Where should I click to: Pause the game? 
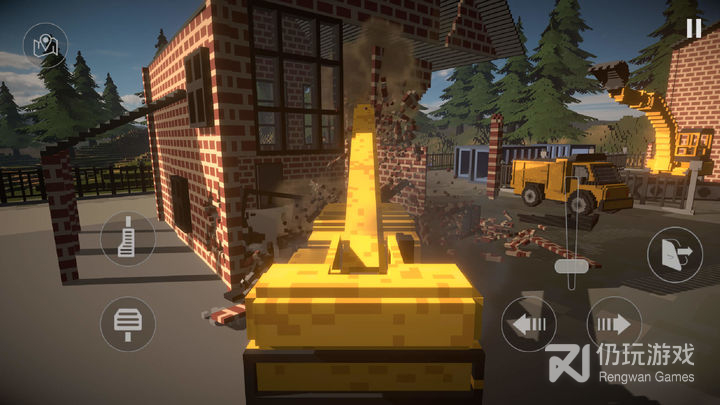pyautogui.click(x=693, y=28)
